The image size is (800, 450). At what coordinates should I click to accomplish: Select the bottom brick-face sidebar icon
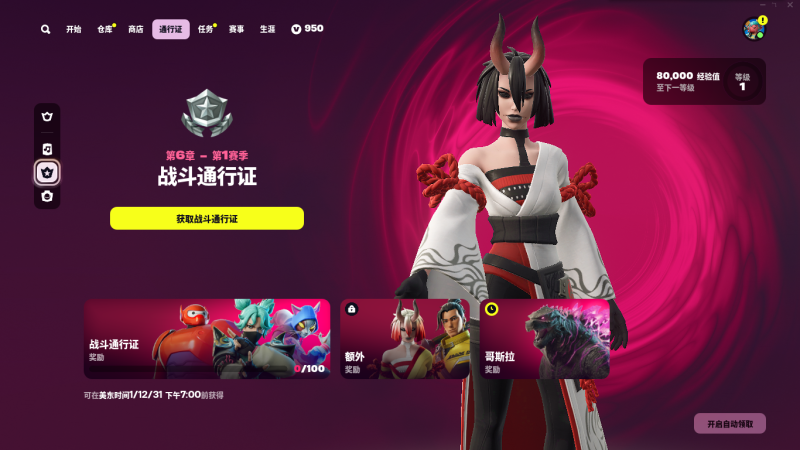[x=47, y=197]
